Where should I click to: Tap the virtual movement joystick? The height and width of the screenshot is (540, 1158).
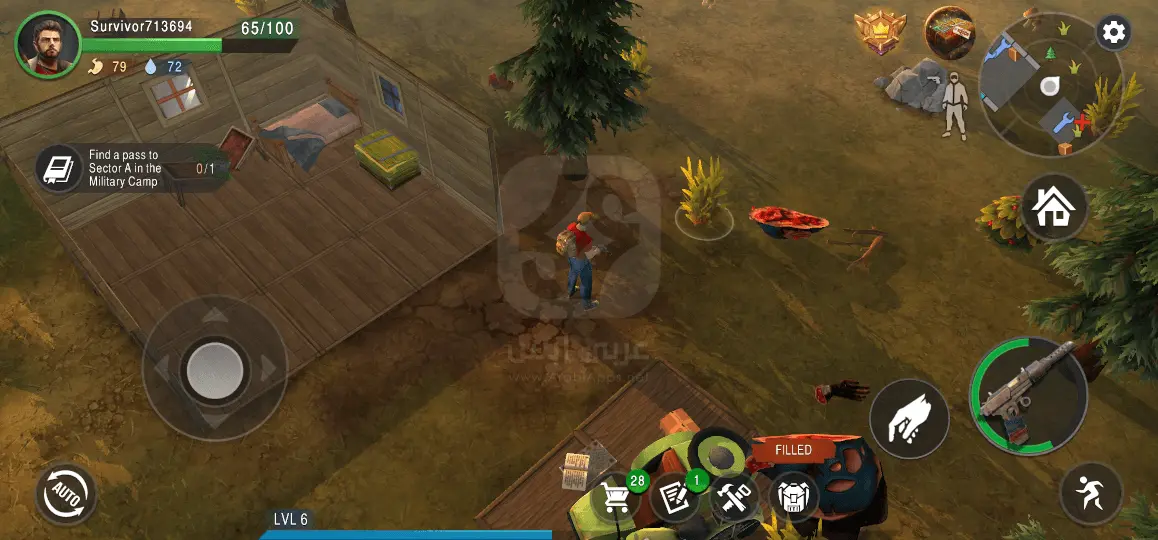tap(214, 369)
